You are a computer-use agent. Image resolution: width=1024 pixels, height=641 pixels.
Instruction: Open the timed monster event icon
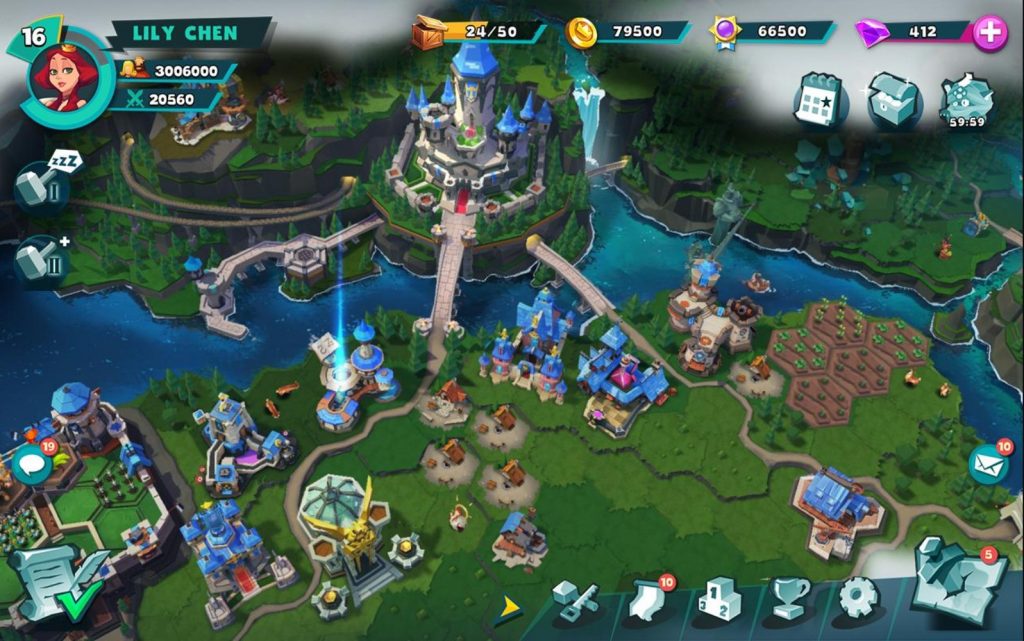(967, 98)
